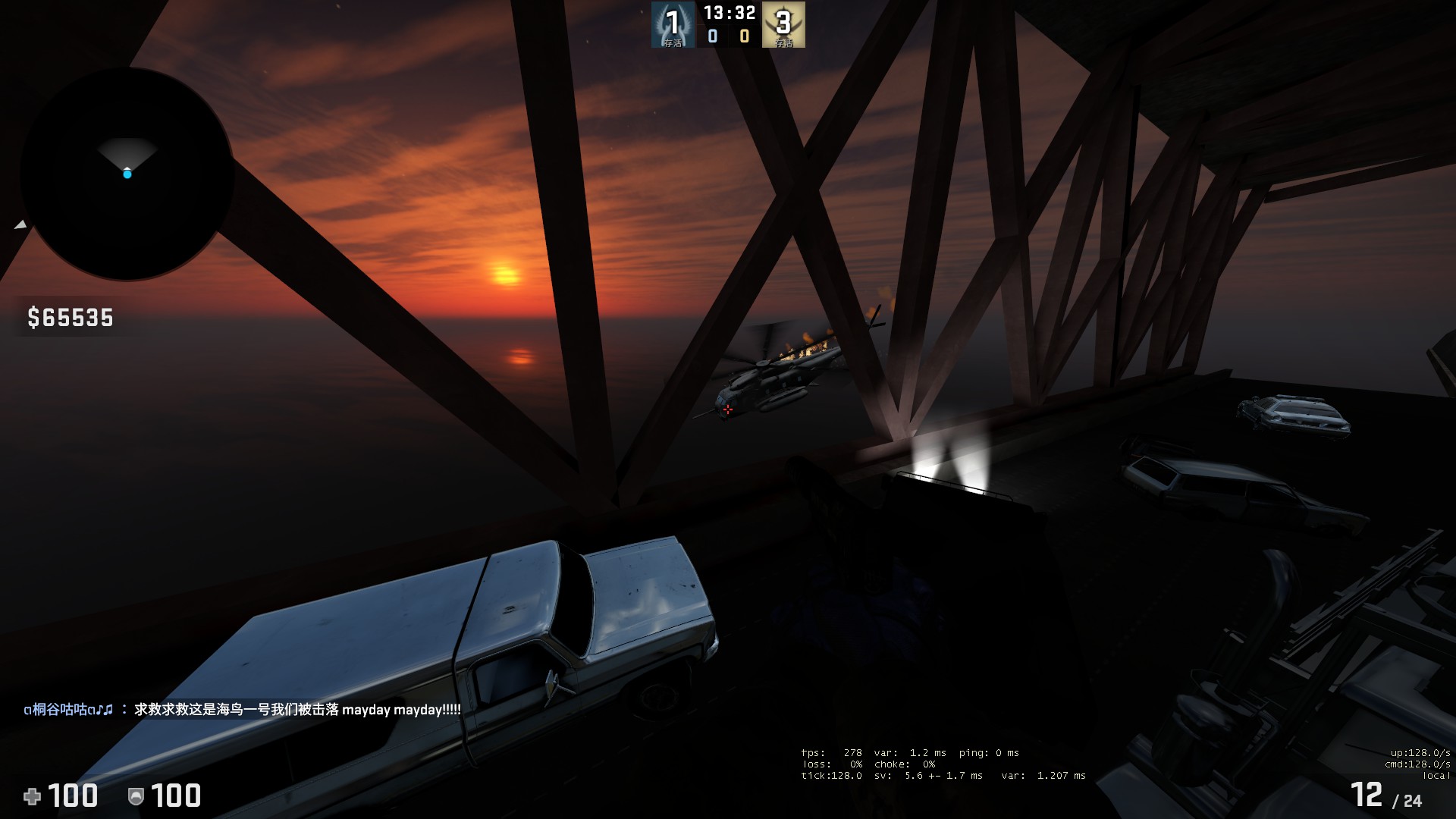Select the Counter-Terrorist team alive icon
The image size is (1456, 819).
pyautogui.click(x=673, y=24)
